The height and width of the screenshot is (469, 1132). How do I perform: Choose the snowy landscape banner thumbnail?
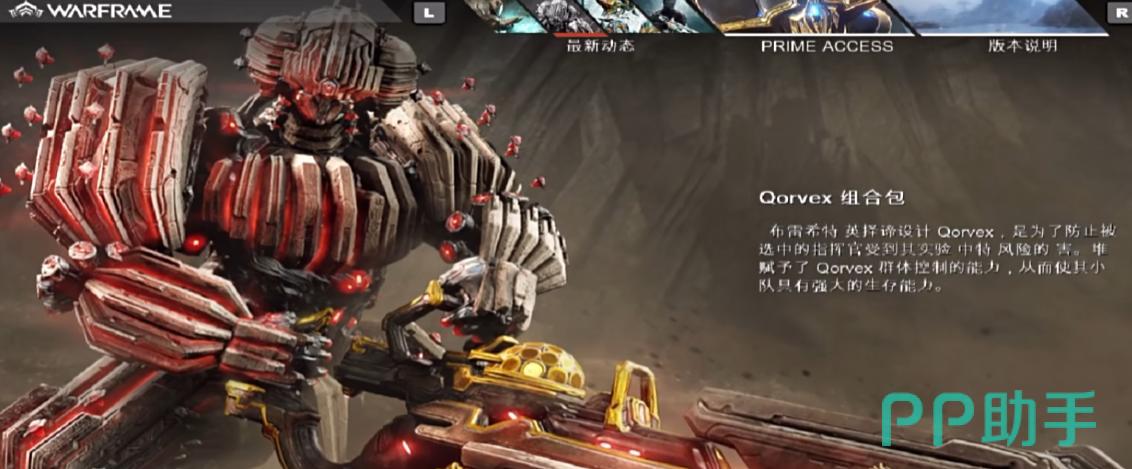tap(1010, 16)
